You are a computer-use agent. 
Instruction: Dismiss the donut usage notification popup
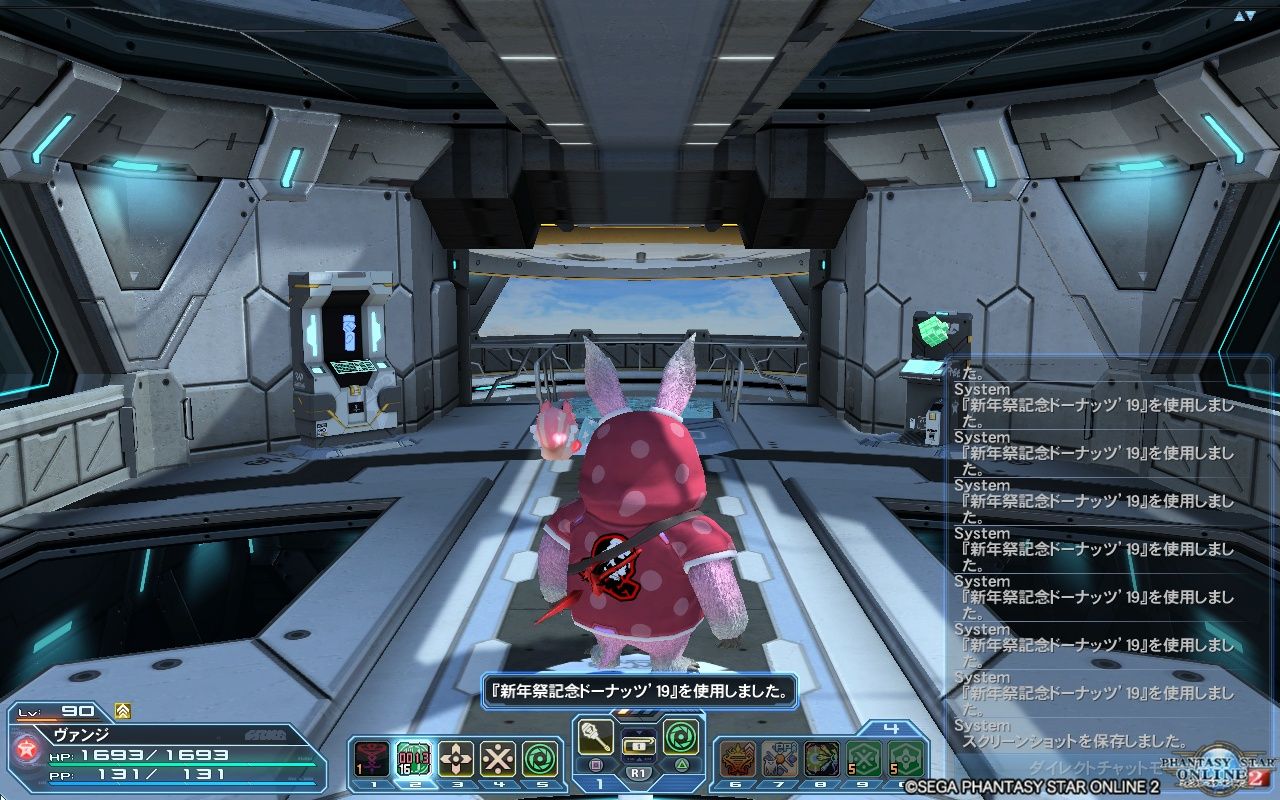[x=640, y=690]
